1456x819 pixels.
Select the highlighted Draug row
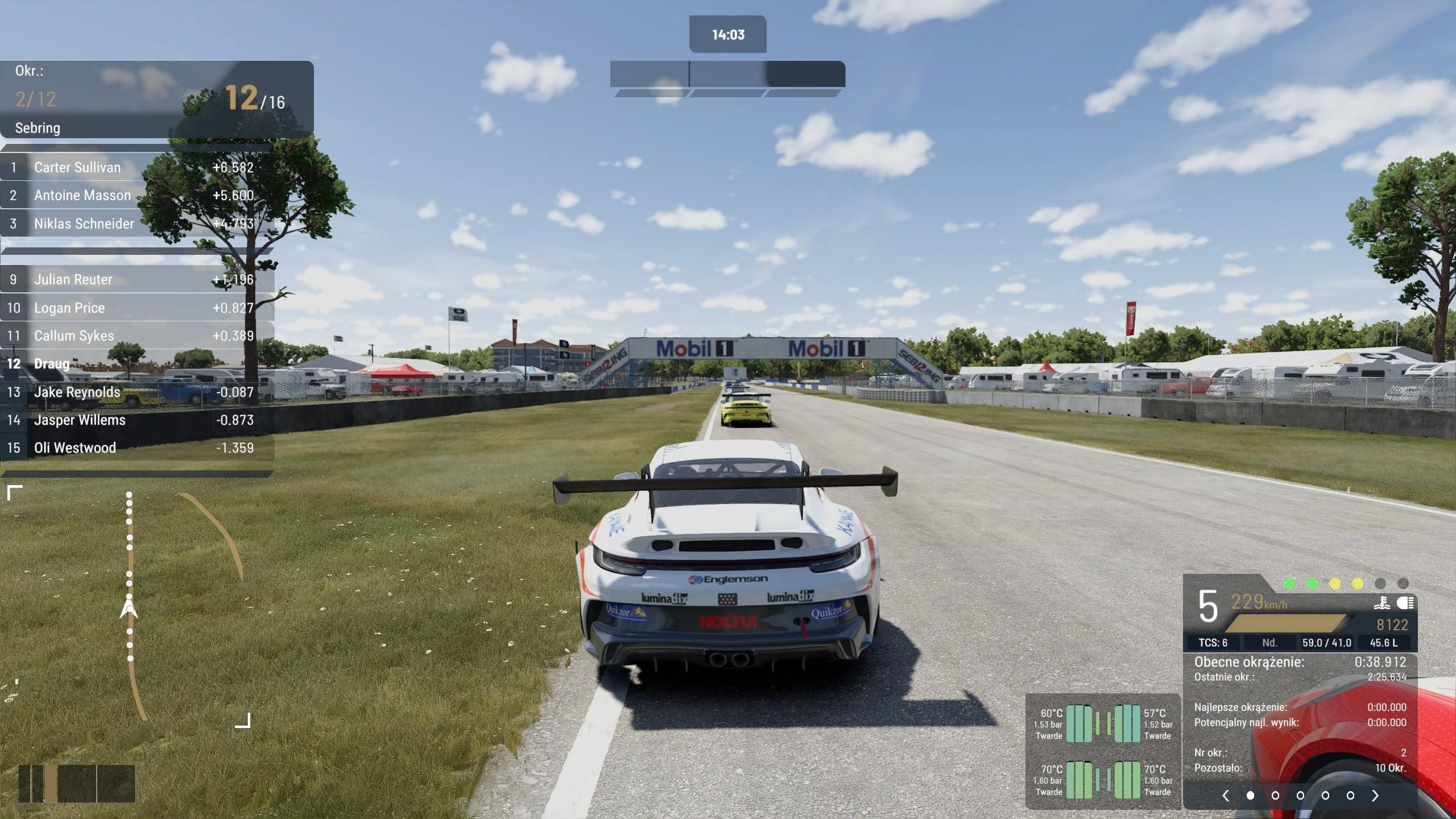point(136,363)
